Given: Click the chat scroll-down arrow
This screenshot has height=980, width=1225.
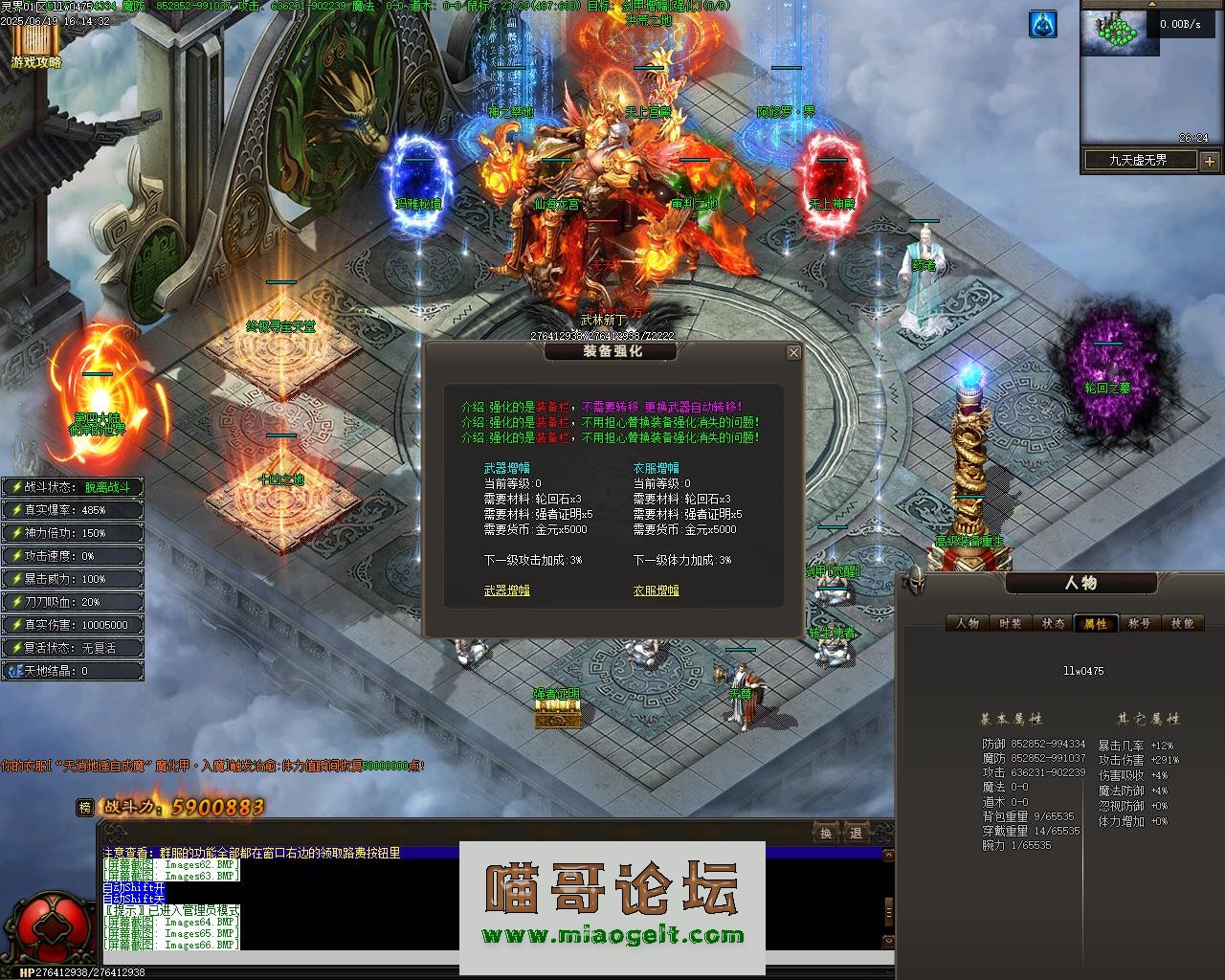Looking at the screenshot, I should pos(889,943).
